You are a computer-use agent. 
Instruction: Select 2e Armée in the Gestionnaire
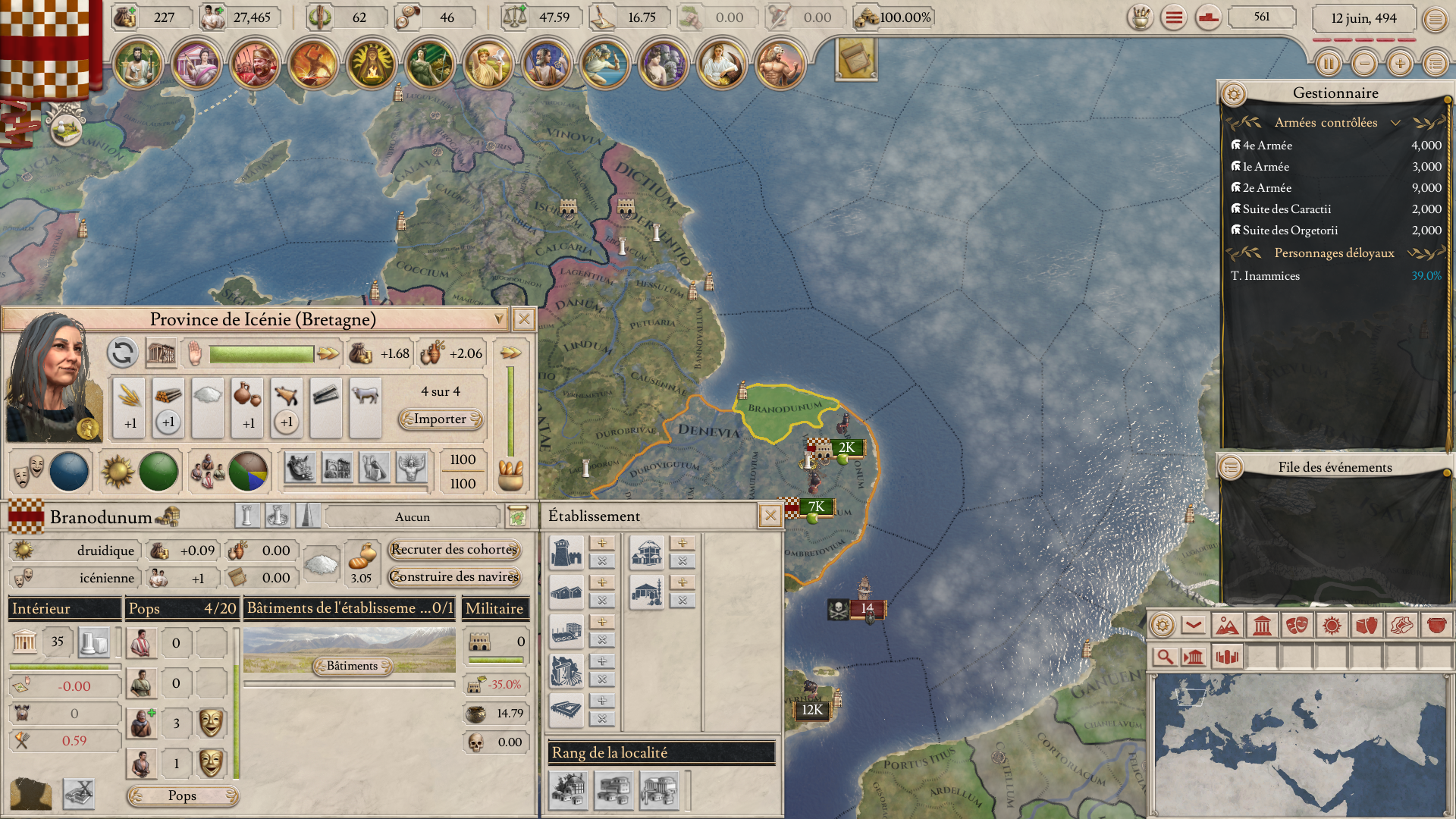[1266, 188]
